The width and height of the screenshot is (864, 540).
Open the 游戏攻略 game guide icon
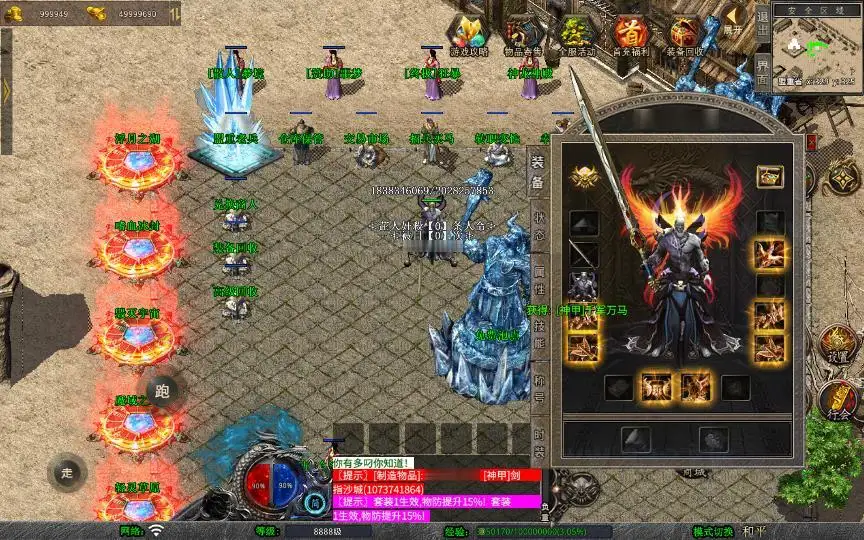[468, 35]
